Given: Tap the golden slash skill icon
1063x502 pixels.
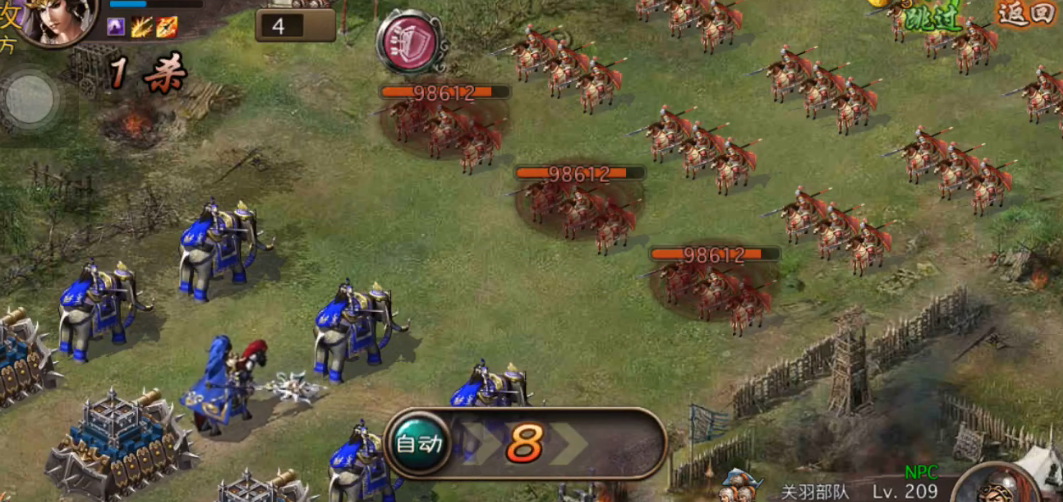Looking at the screenshot, I should point(141,27).
